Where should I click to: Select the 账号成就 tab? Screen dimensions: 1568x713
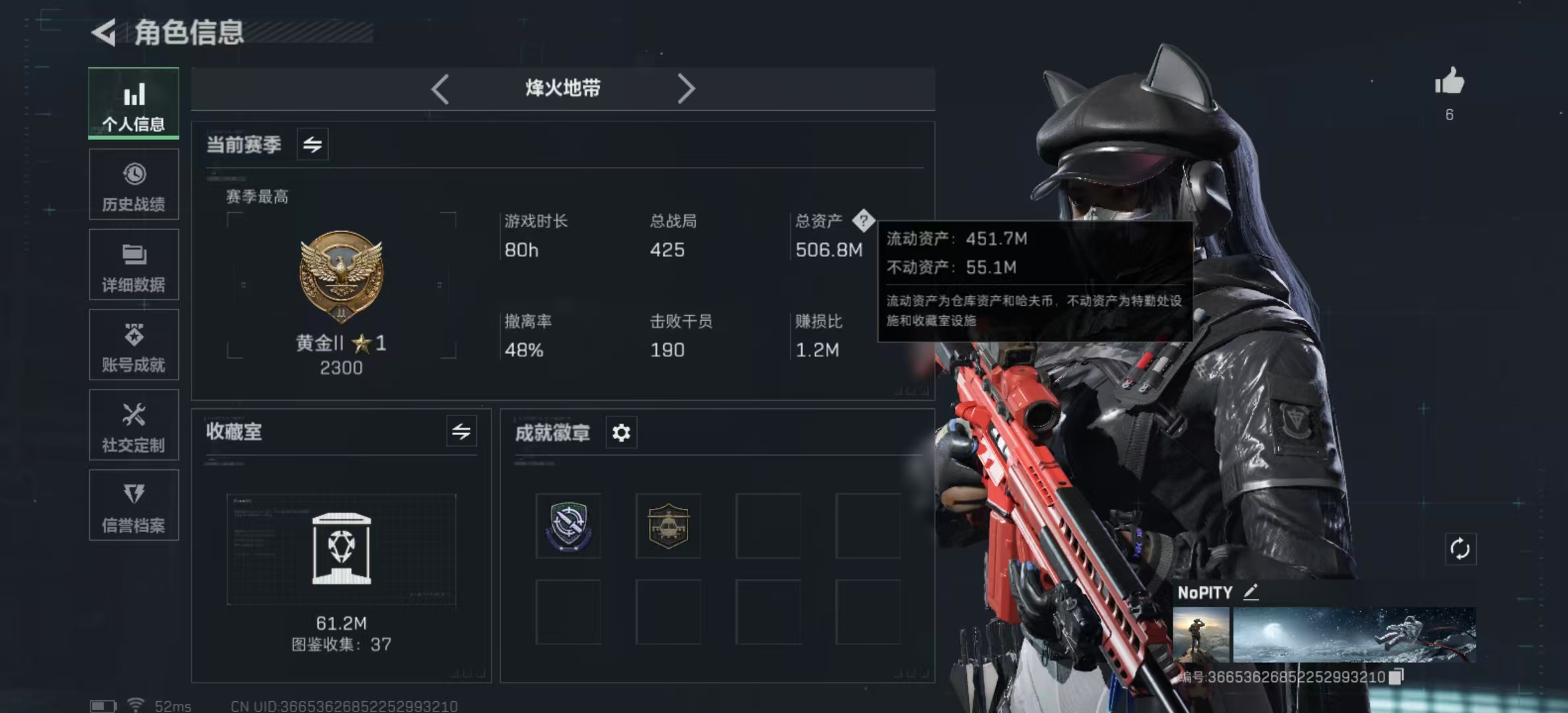(x=133, y=345)
